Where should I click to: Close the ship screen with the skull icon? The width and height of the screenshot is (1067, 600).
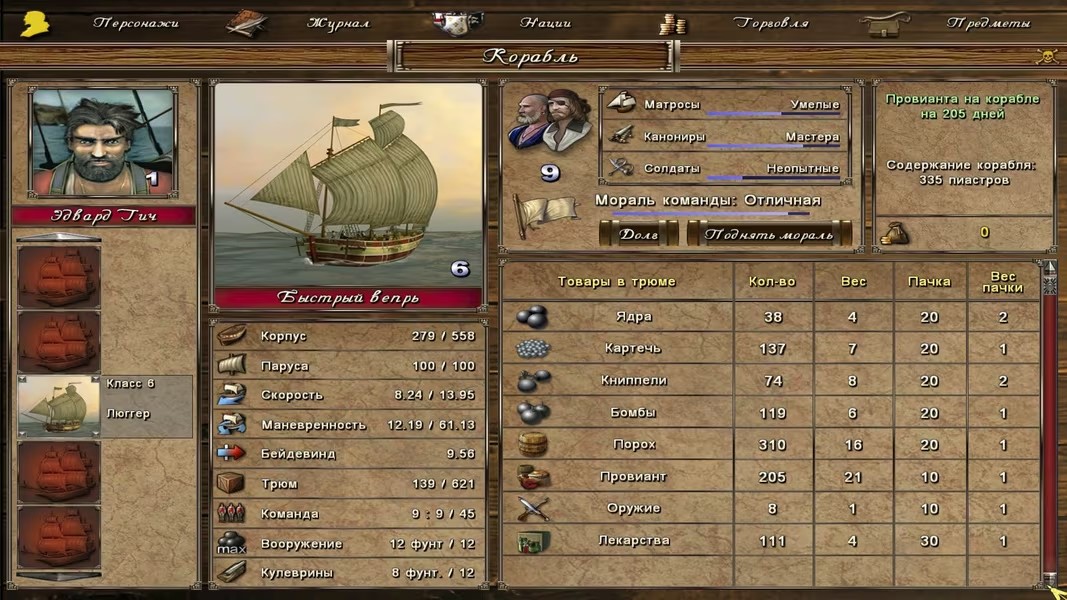[1047, 56]
